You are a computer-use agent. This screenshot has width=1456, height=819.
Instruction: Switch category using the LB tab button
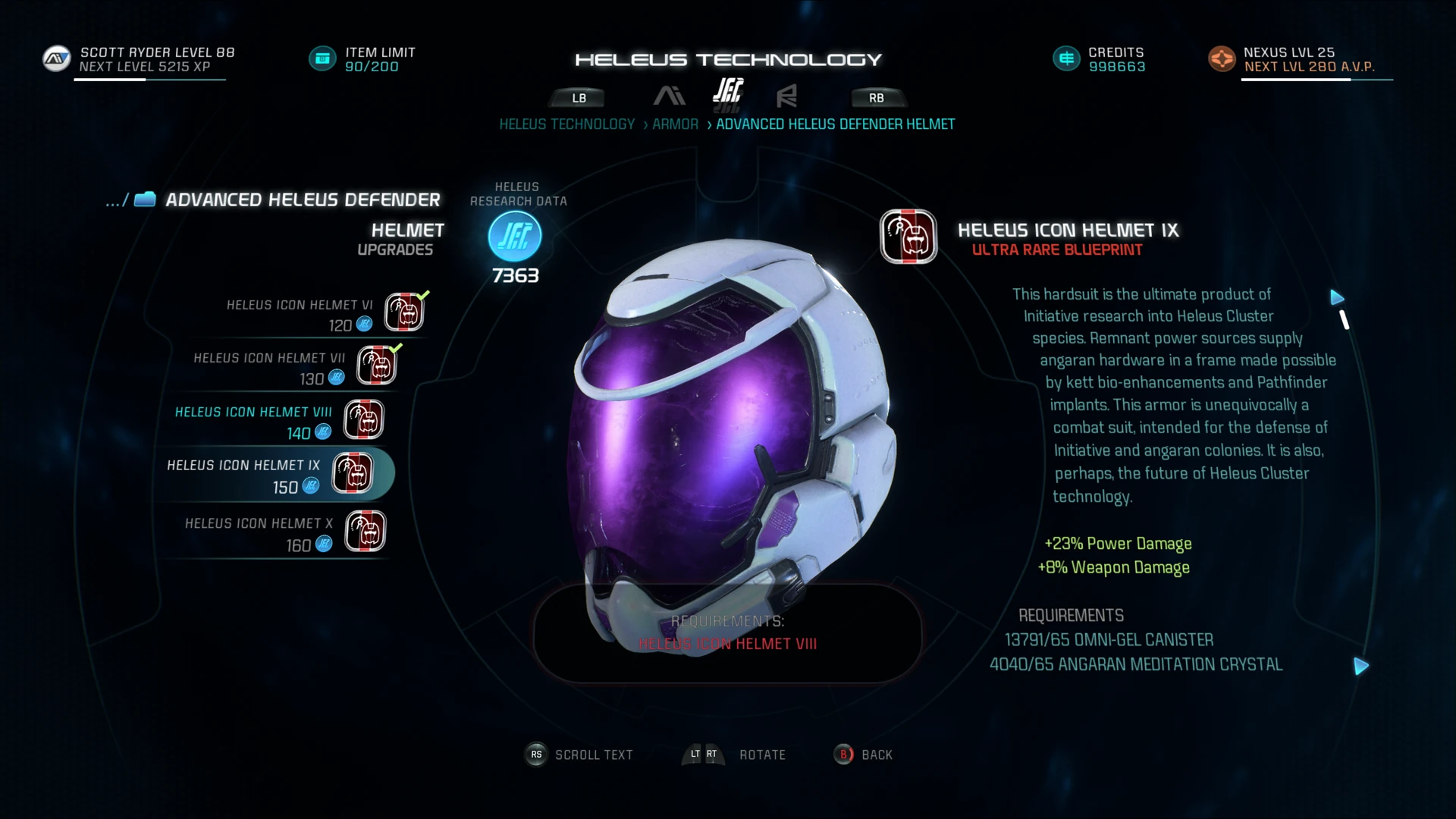point(578,97)
